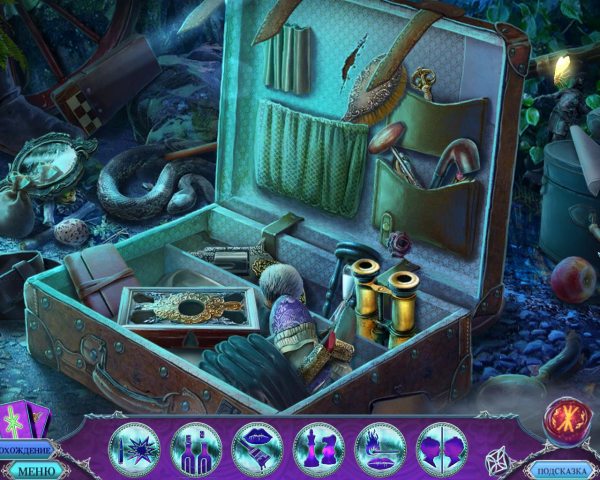The height and width of the screenshot is (480, 600).
Task: Pick the lips silhouette item
Action: 257,447
